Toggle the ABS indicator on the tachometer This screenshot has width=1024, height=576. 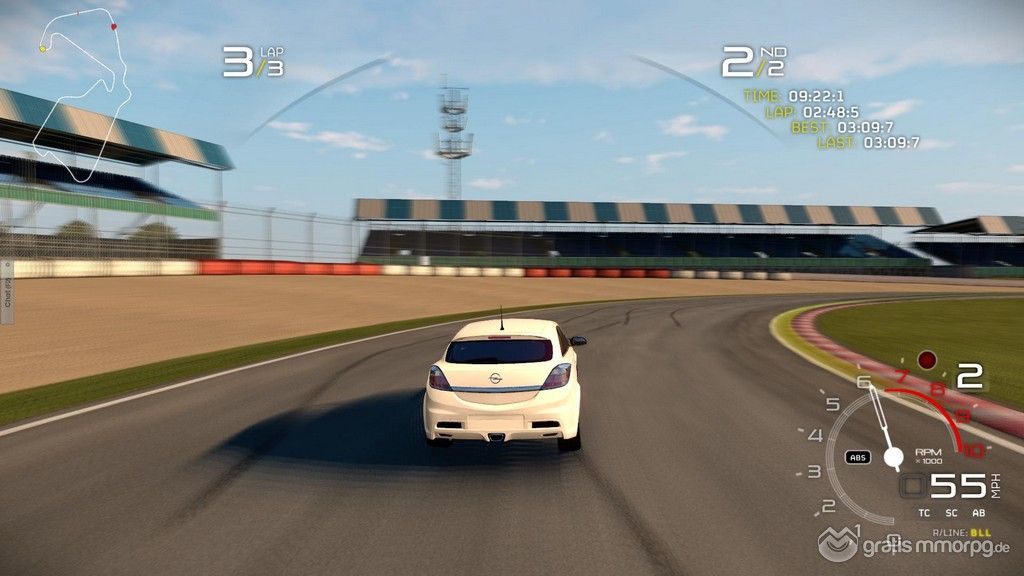click(857, 457)
